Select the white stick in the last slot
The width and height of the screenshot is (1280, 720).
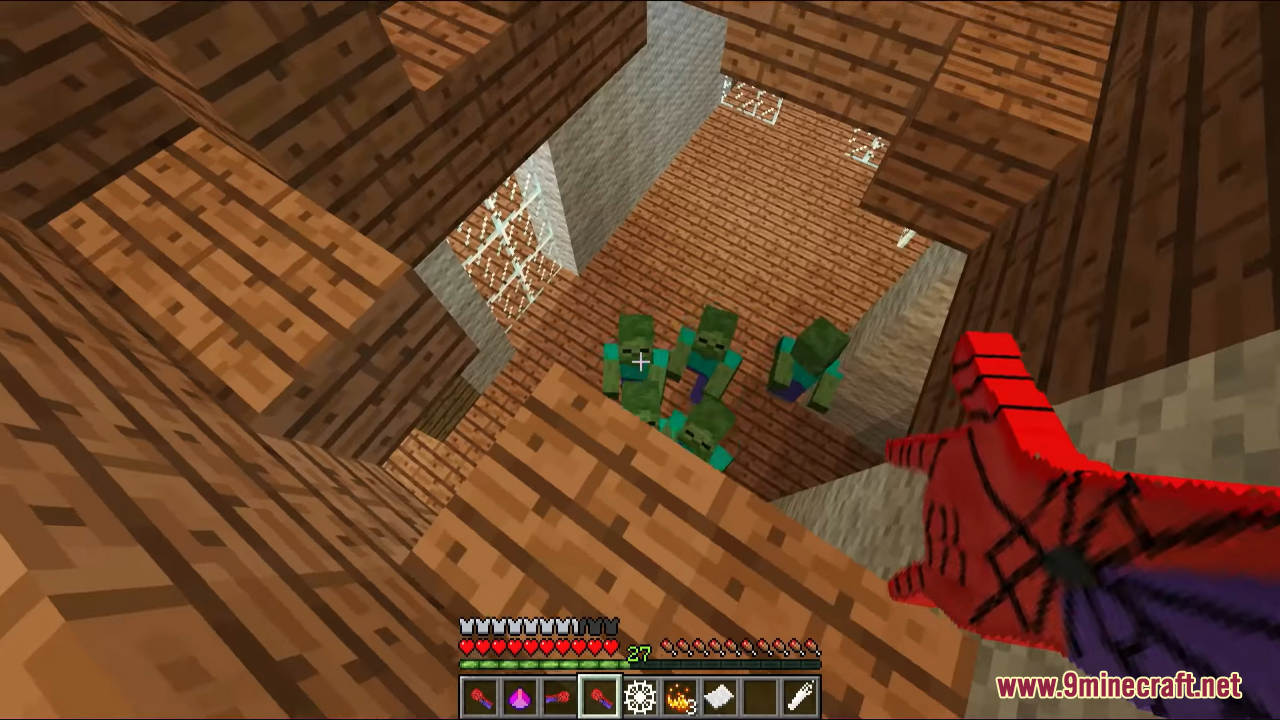click(800, 697)
